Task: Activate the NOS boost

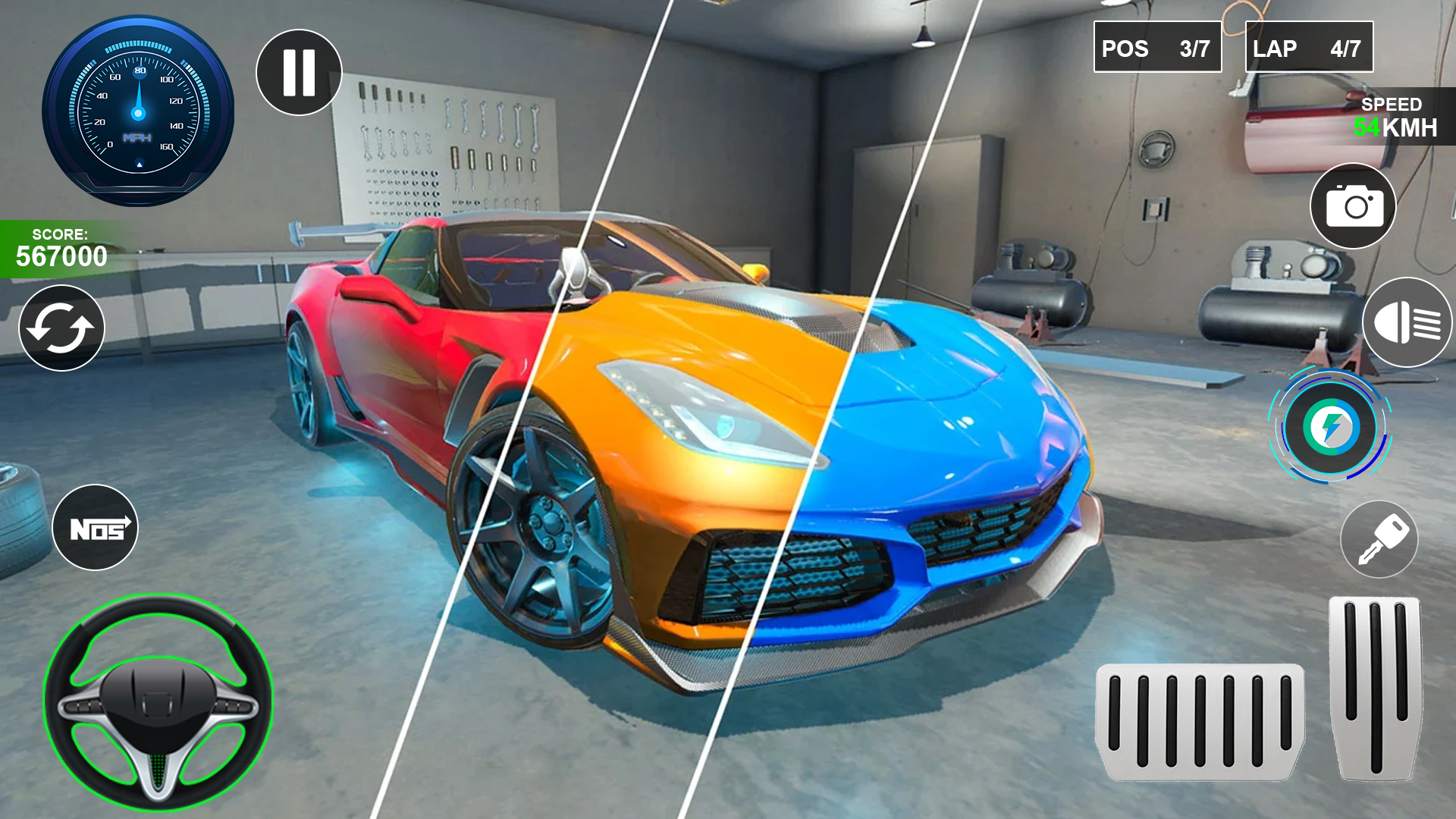Action: [95, 528]
